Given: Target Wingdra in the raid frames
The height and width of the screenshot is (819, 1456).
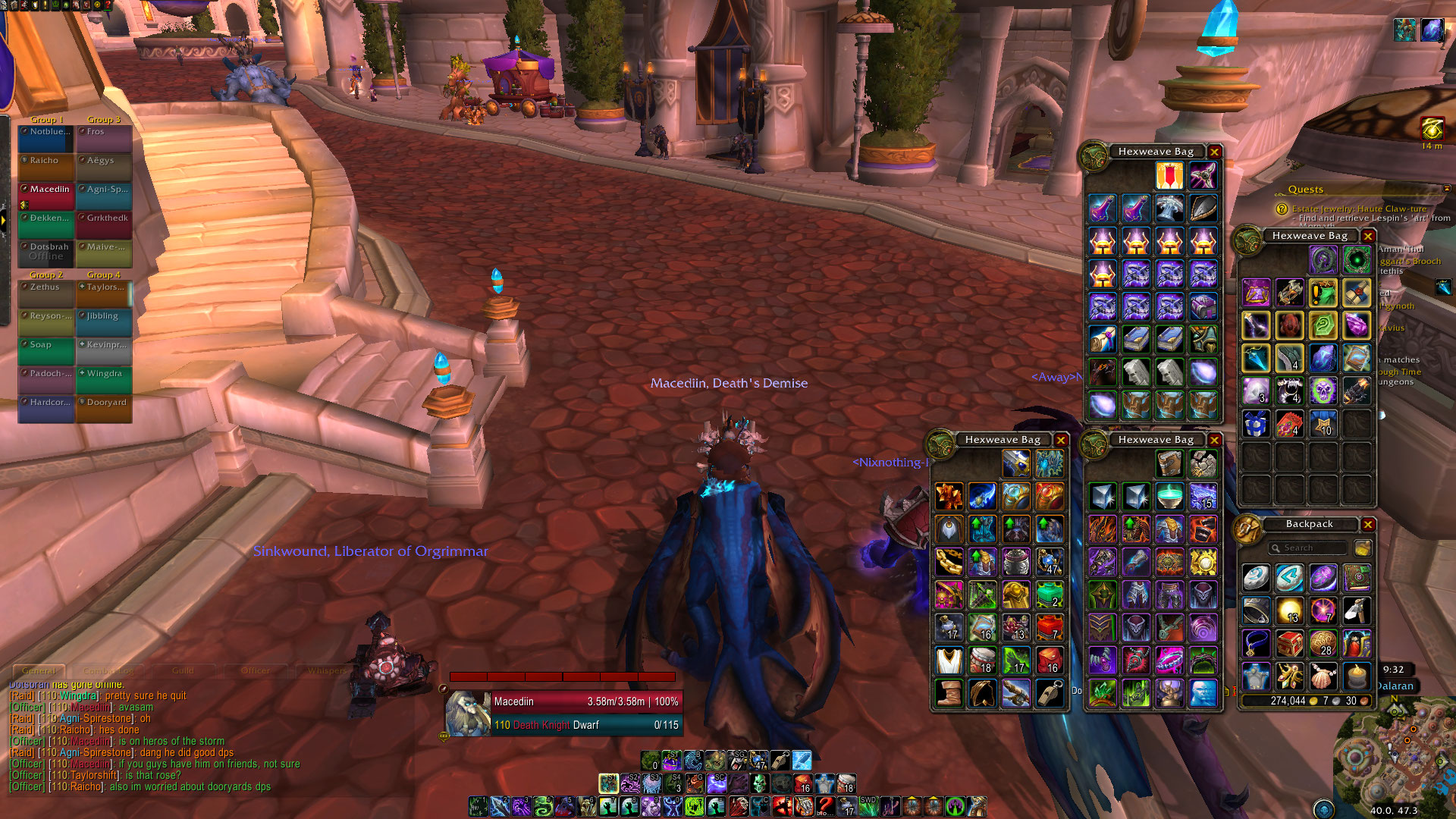Looking at the screenshot, I should click(104, 379).
